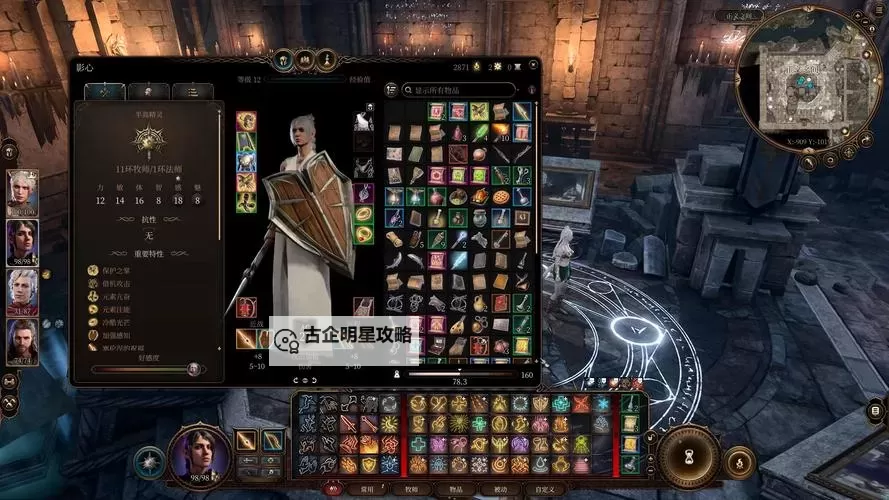The width and height of the screenshot is (889, 500).
Task: Click the melee weapon attack icon
Action: (x=246, y=439)
